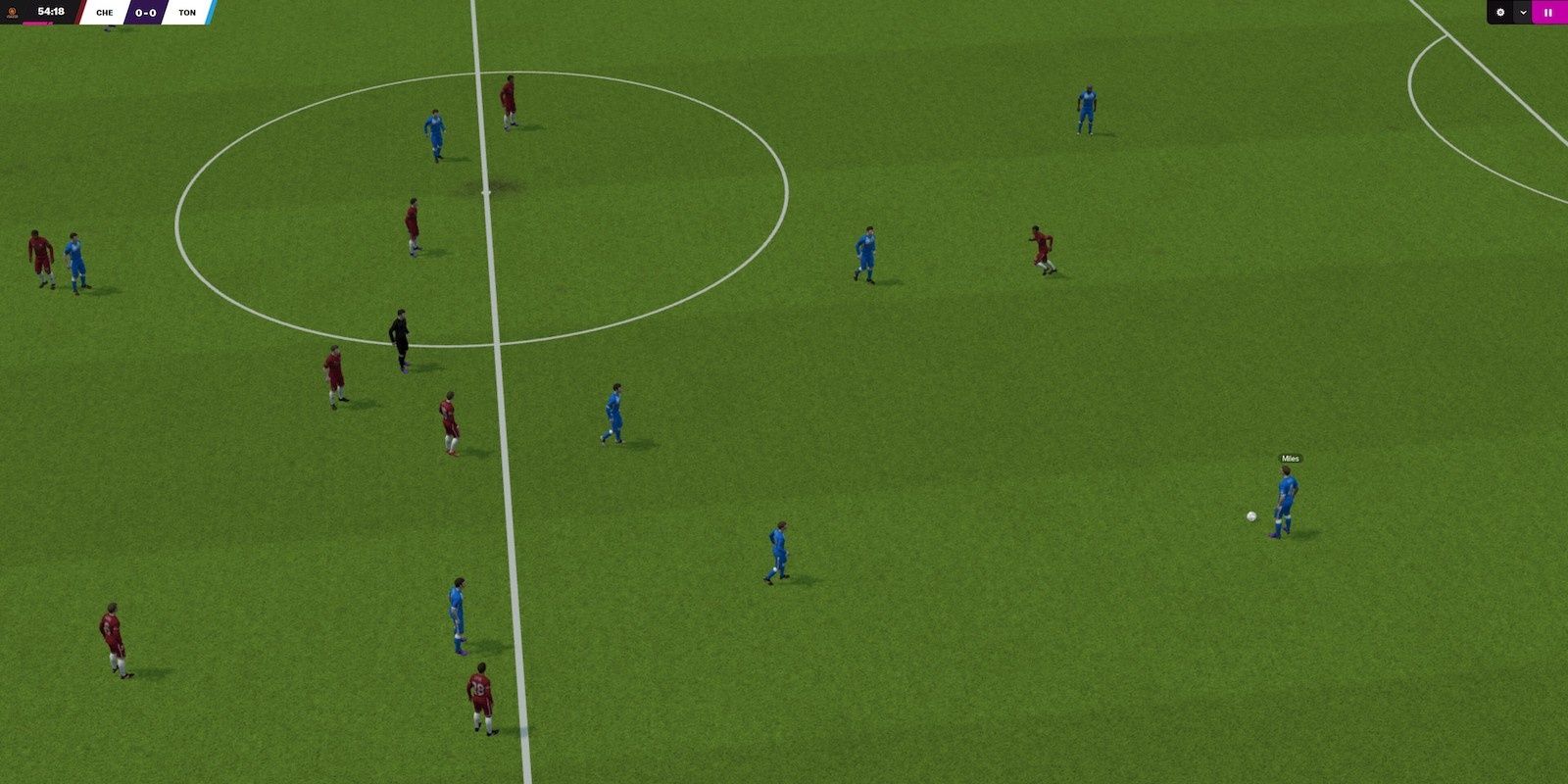Toggle the player name label for Miles
Viewport: 1568px width, 784px height.
point(1290,459)
